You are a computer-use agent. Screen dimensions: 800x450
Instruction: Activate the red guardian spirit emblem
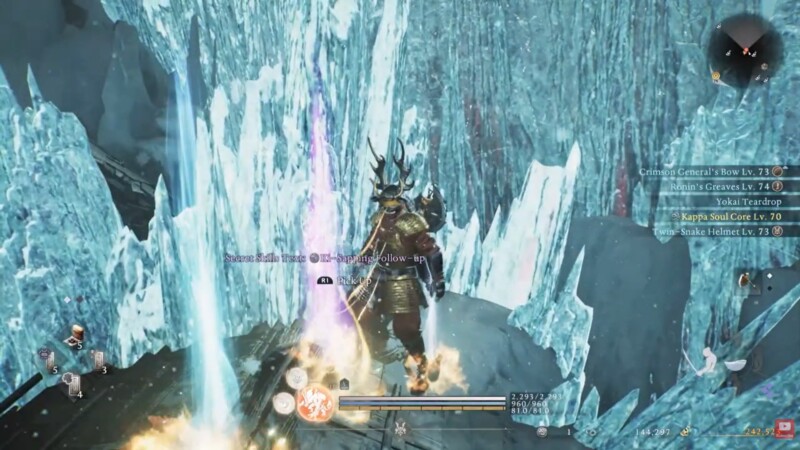317,401
